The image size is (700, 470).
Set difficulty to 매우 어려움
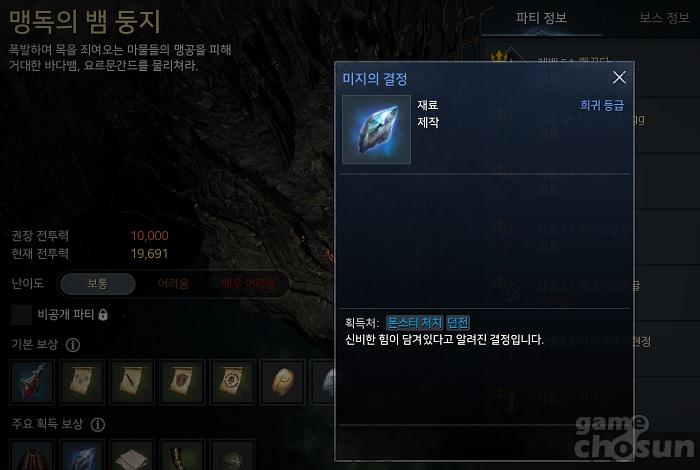coord(248,284)
